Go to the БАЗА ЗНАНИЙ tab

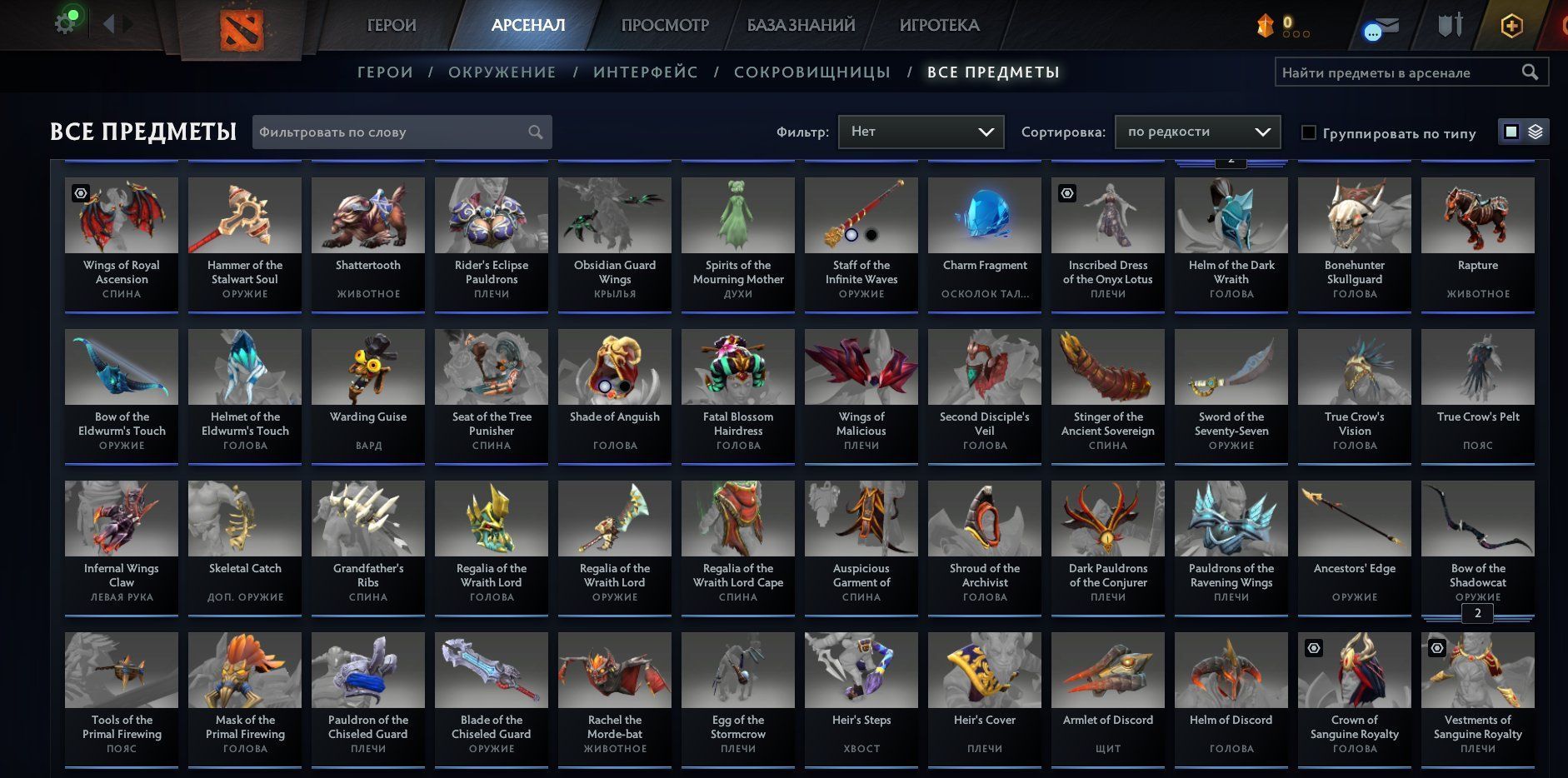coord(801,25)
